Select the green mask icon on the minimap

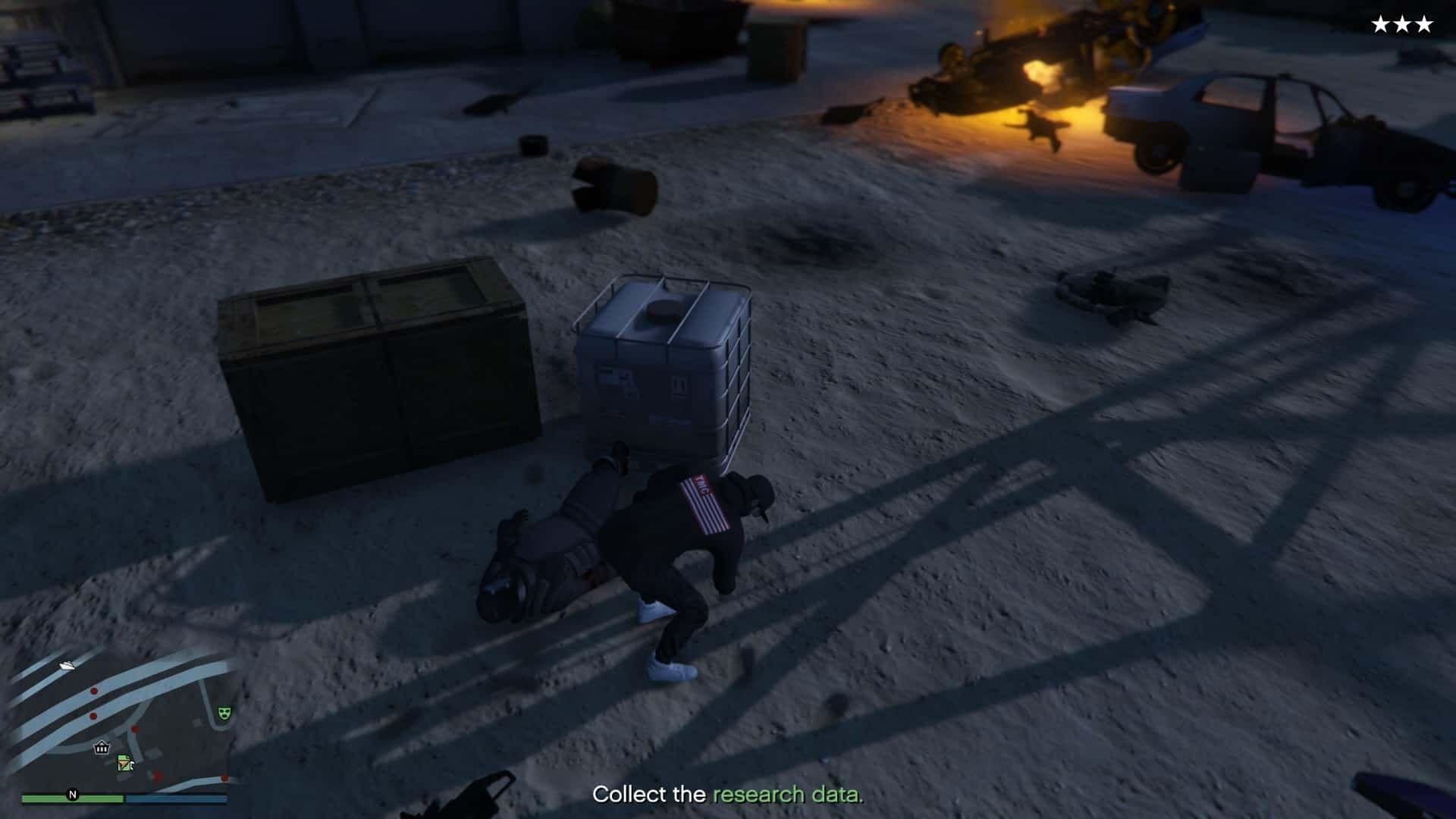pos(224,713)
